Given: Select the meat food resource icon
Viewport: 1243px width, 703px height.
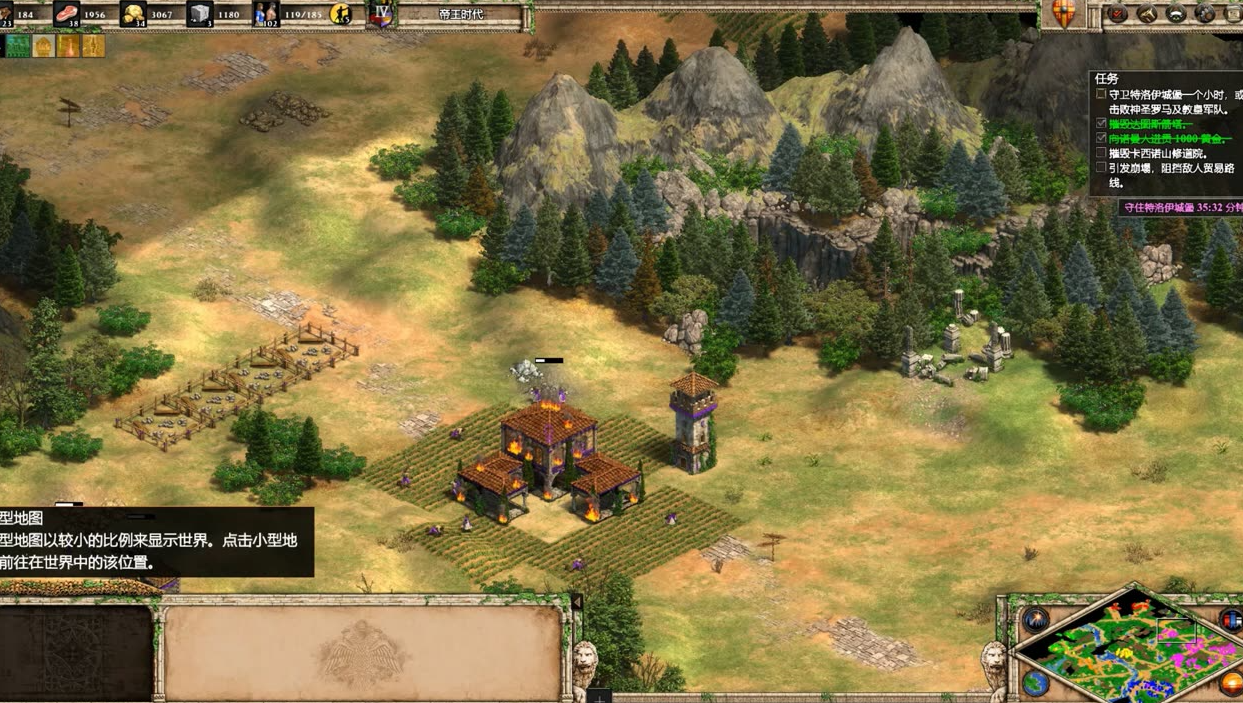Looking at the screenshot, I should pyautogui.click(x=66, y=14).
